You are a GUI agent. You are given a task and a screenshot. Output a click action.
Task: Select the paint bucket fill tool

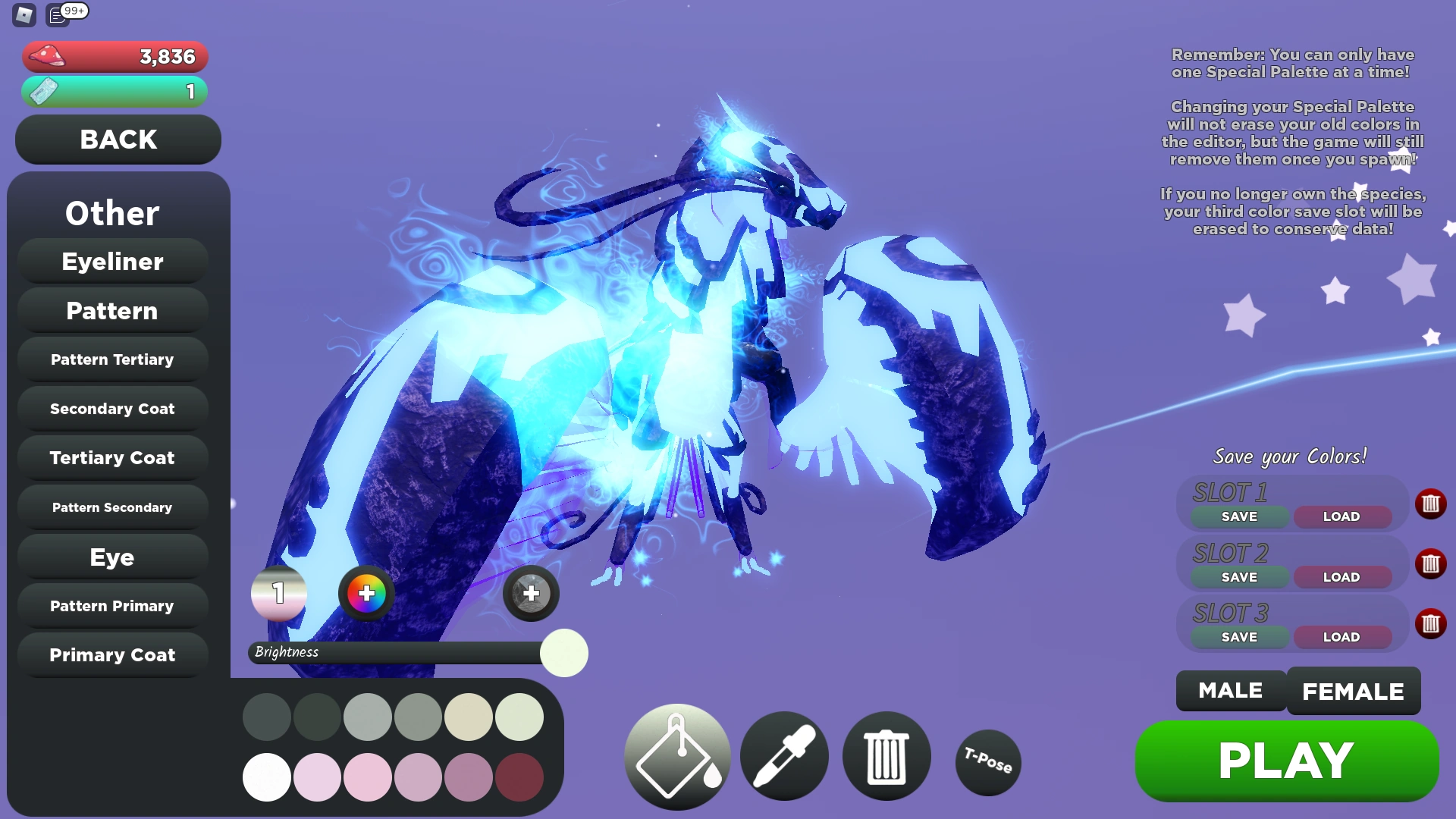(x=677, y=756)
